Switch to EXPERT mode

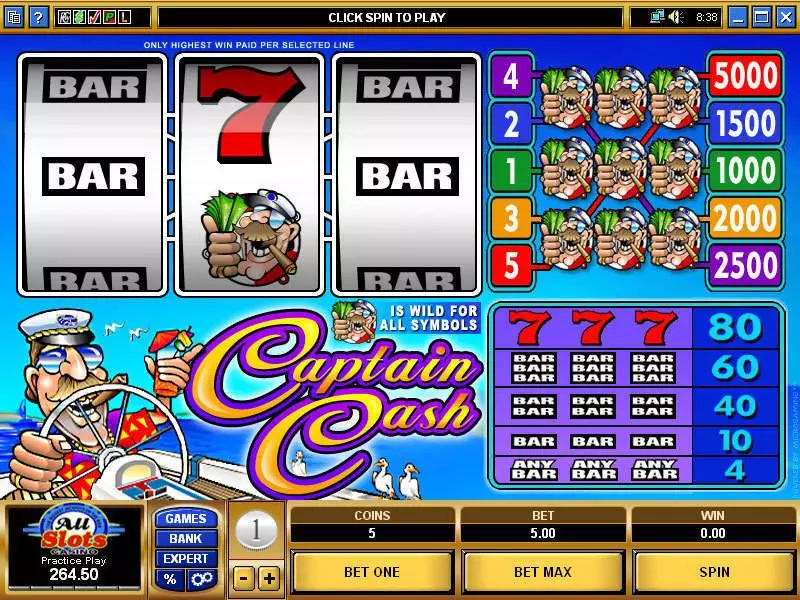[x=186, y=558]
